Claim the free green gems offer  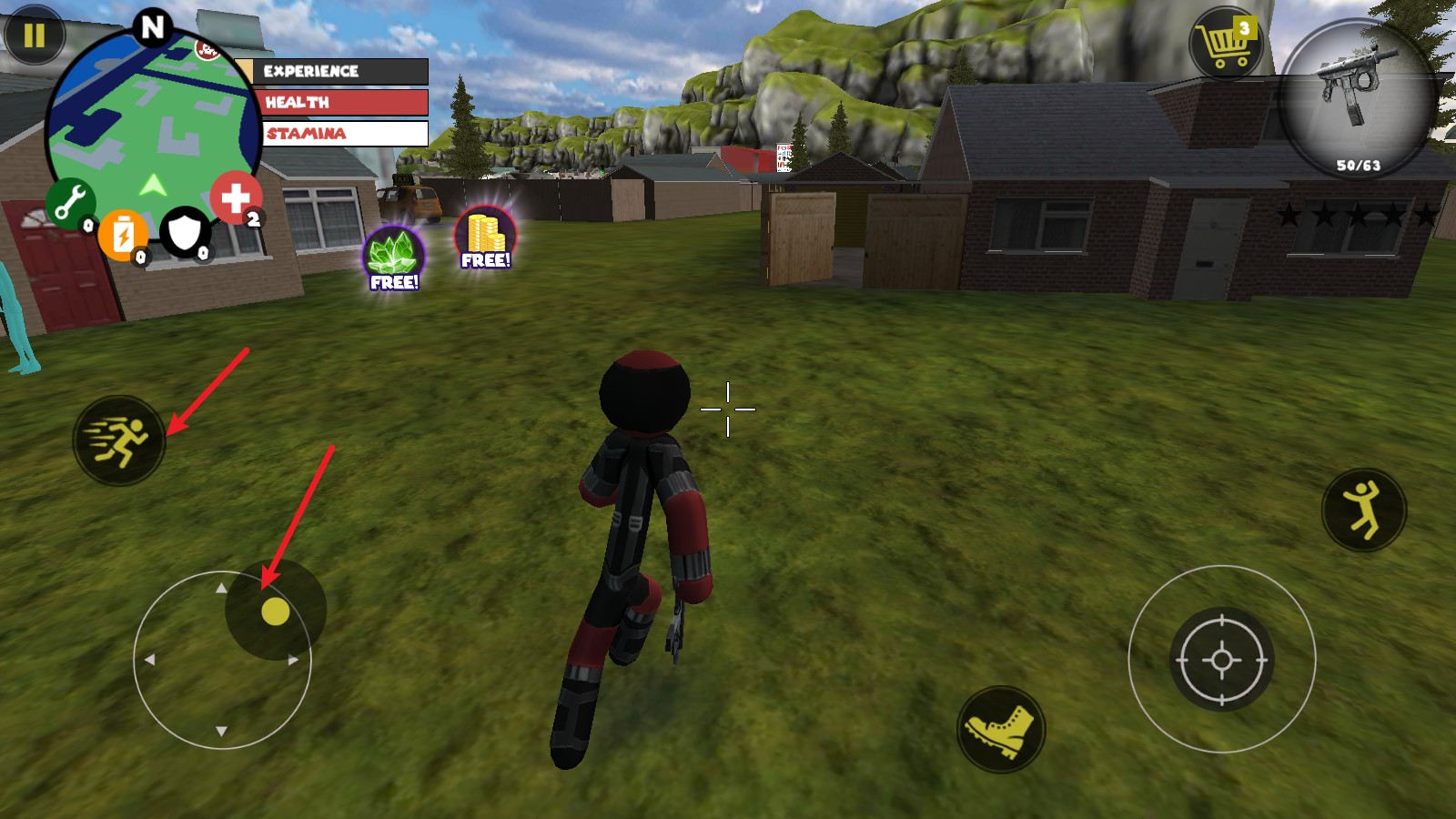click(394, 258)
